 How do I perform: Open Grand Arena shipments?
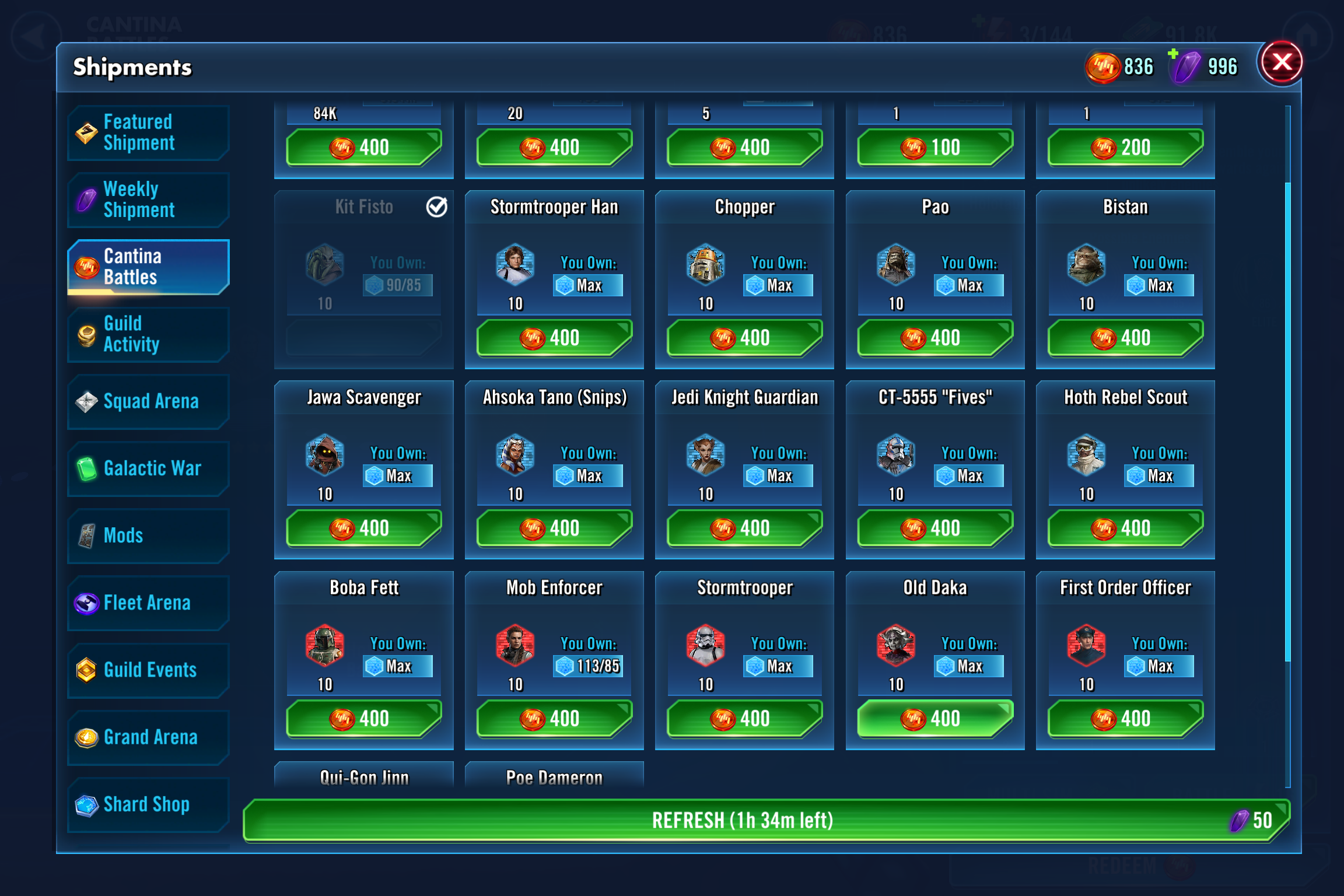point(148,737)
